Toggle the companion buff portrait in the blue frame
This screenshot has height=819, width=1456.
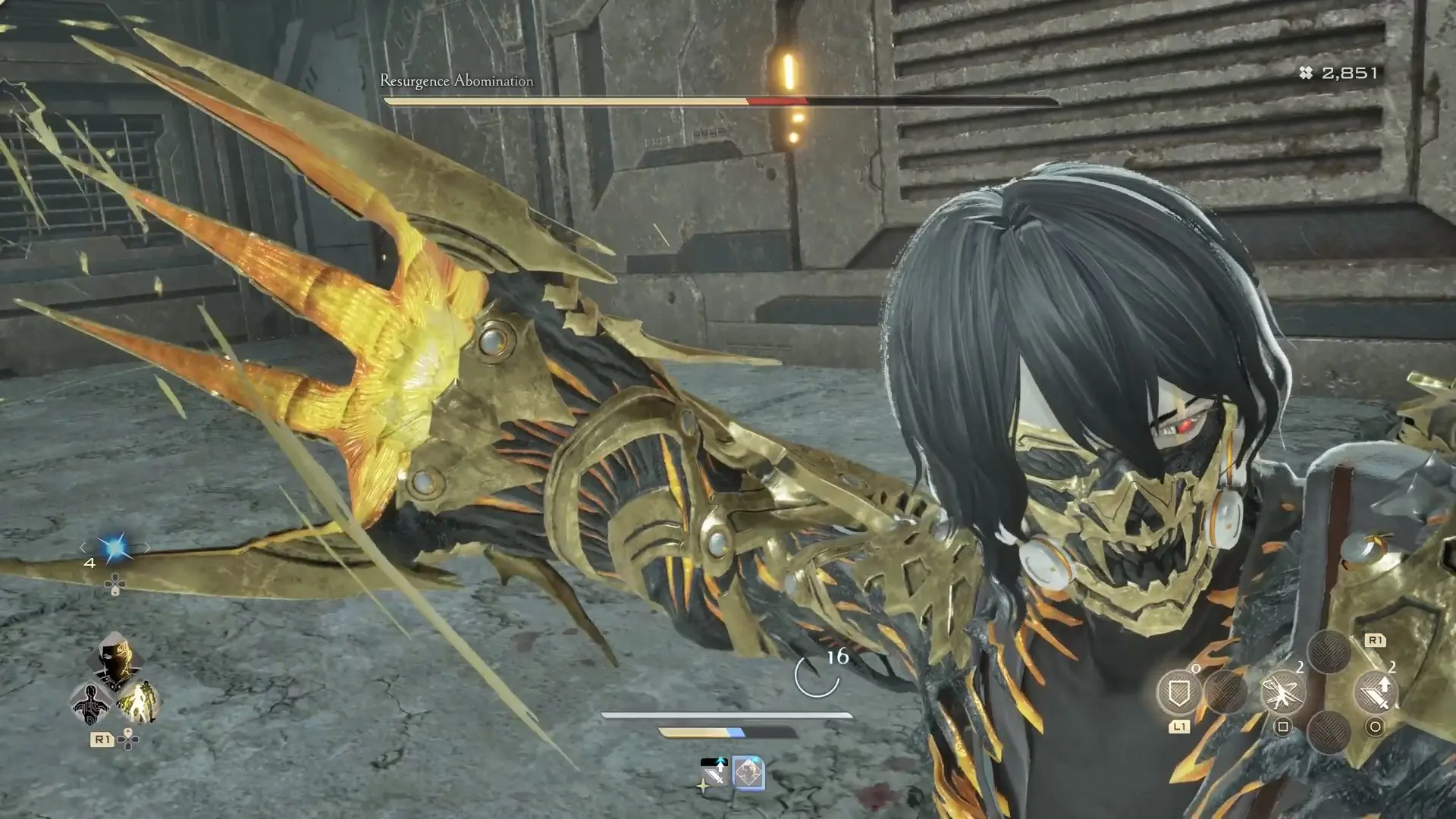coord(748,773)
